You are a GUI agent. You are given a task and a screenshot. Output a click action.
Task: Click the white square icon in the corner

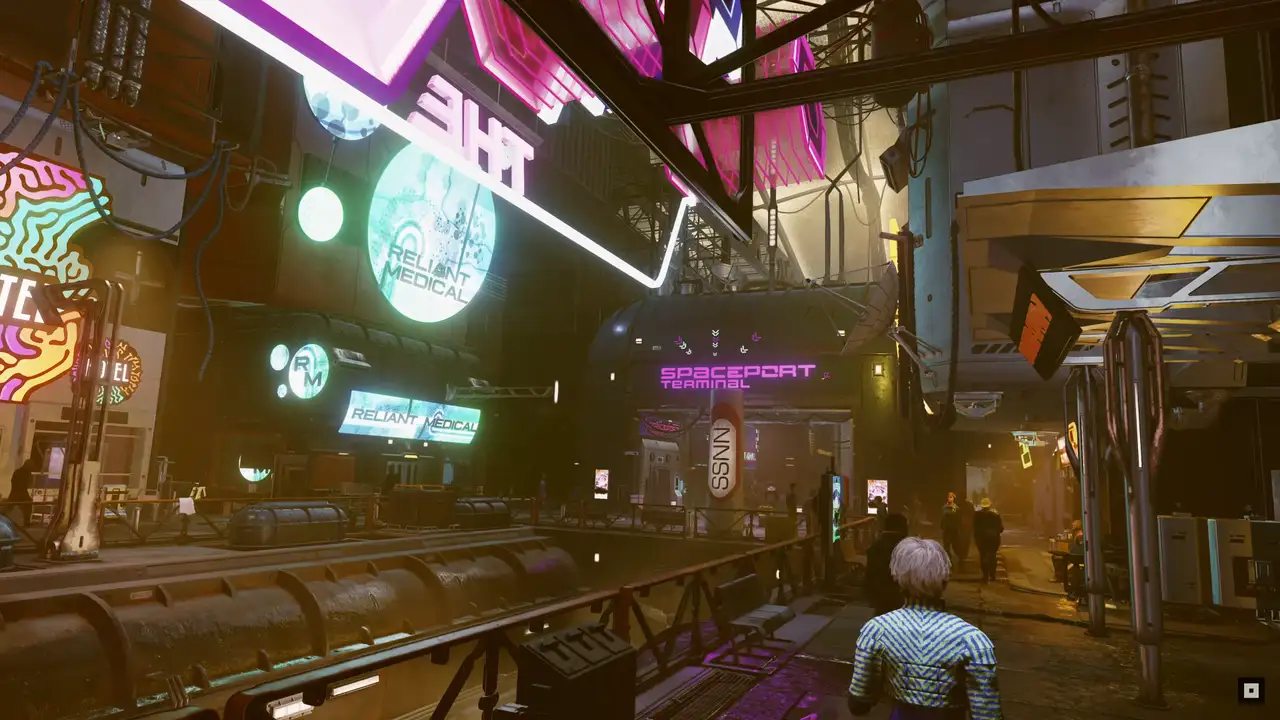pyautogui.click(x=1249, y=689)
